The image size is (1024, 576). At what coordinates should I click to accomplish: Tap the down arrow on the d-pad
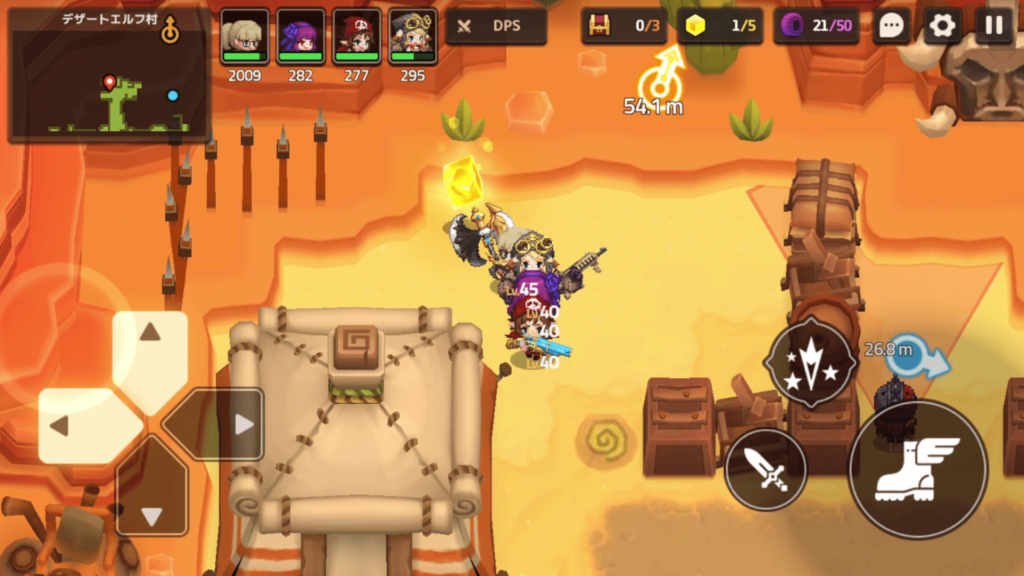click(x=151, y=501)
